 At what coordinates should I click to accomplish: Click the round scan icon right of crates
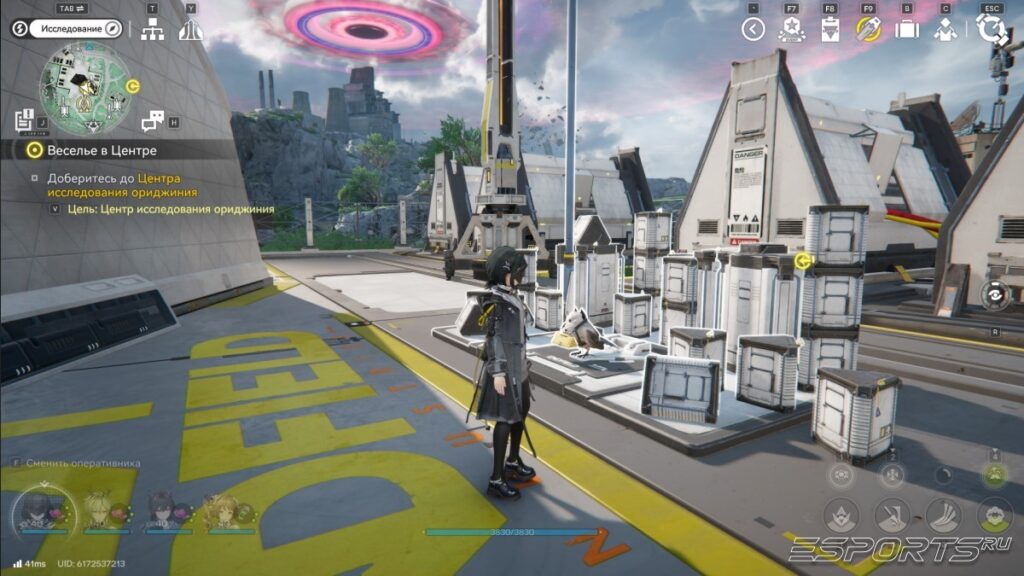click(x=993, y=296)
